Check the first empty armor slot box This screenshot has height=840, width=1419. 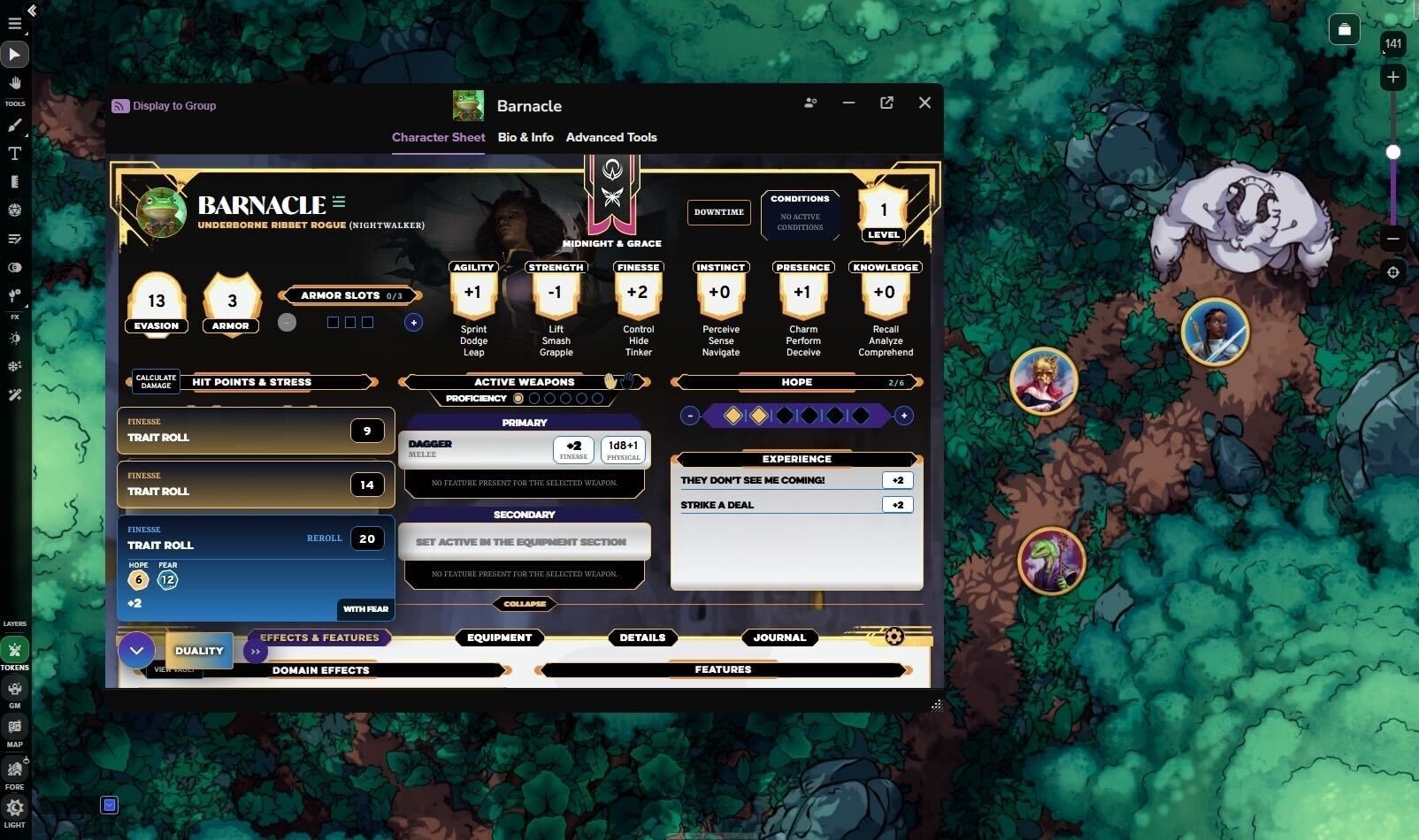[333, 322]
